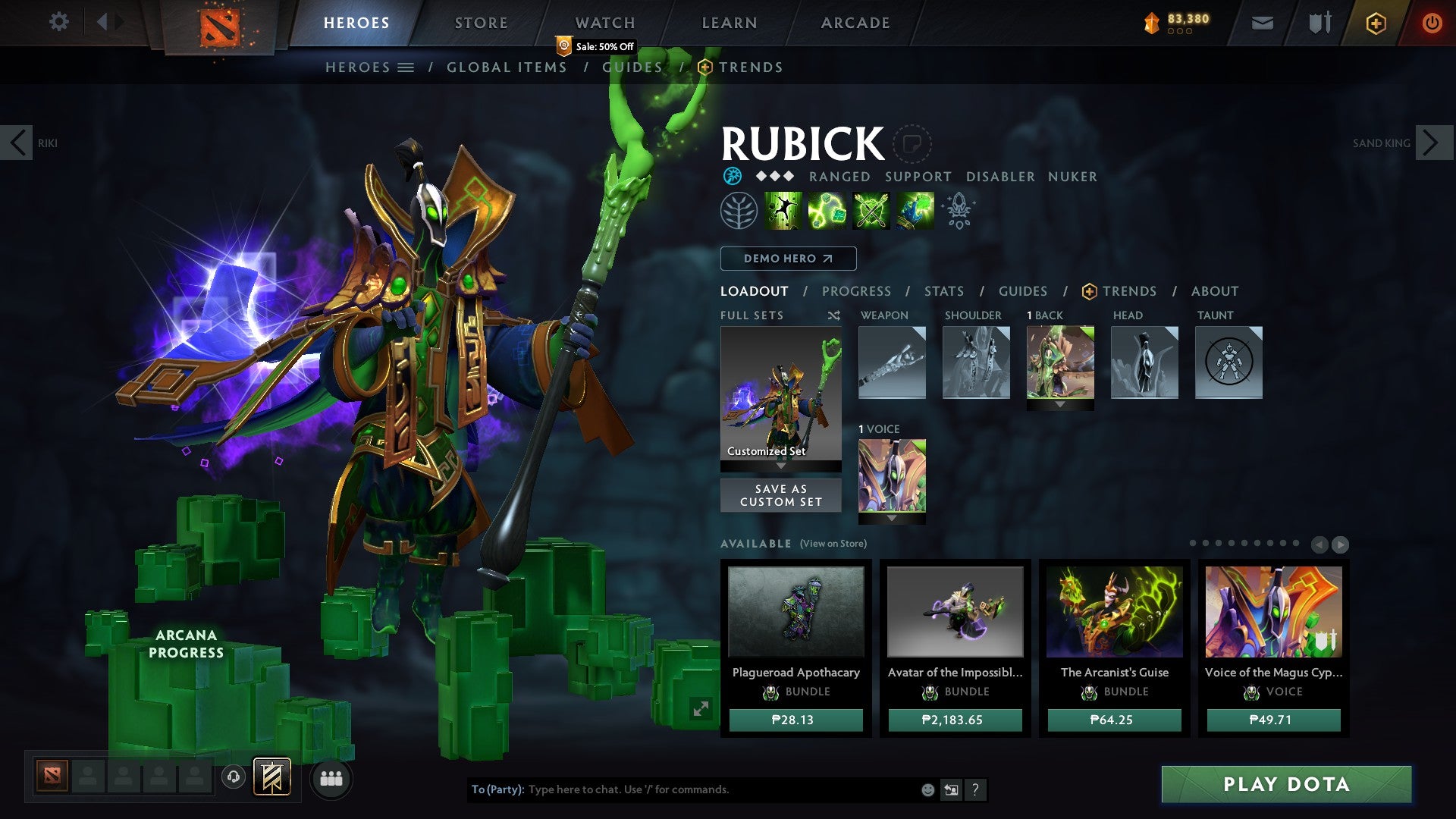Open the Heroes hamburger menu
This screenshot has height=819, width=1456.
[x=407, y=67]
